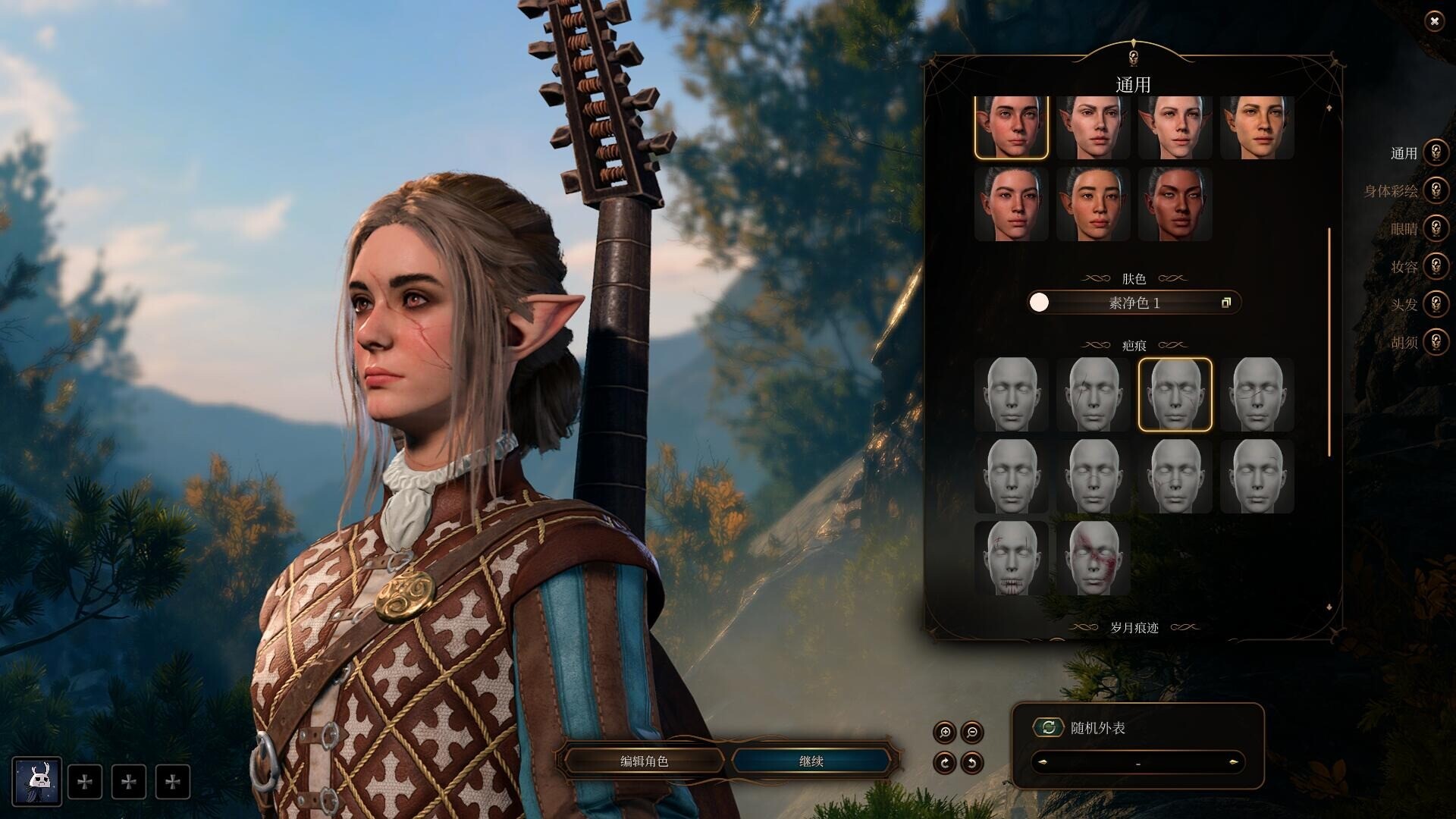Select the white rabbit character portrait

click(36, 781)
